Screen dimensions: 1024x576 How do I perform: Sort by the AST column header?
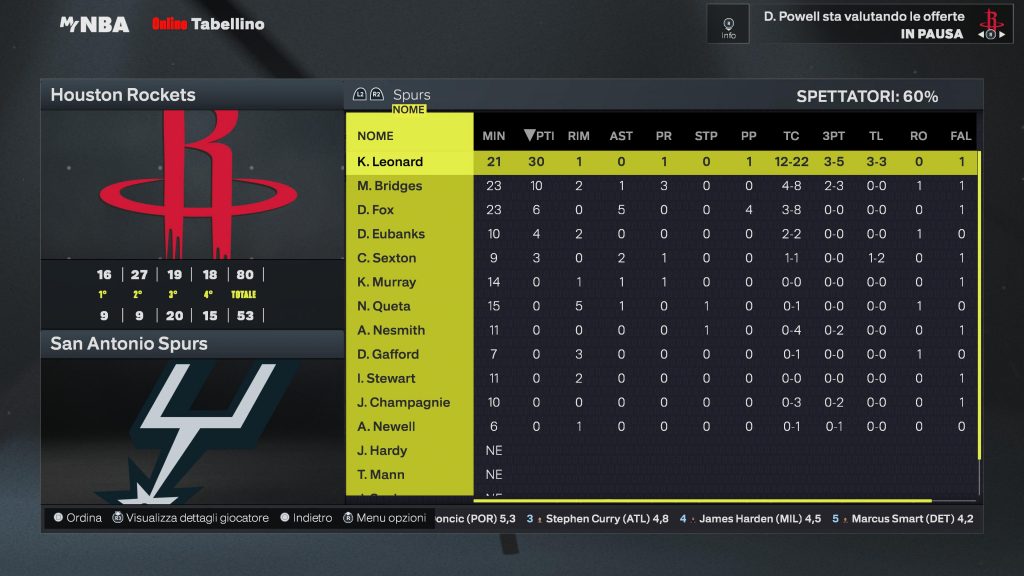click(x=621, y=136)
